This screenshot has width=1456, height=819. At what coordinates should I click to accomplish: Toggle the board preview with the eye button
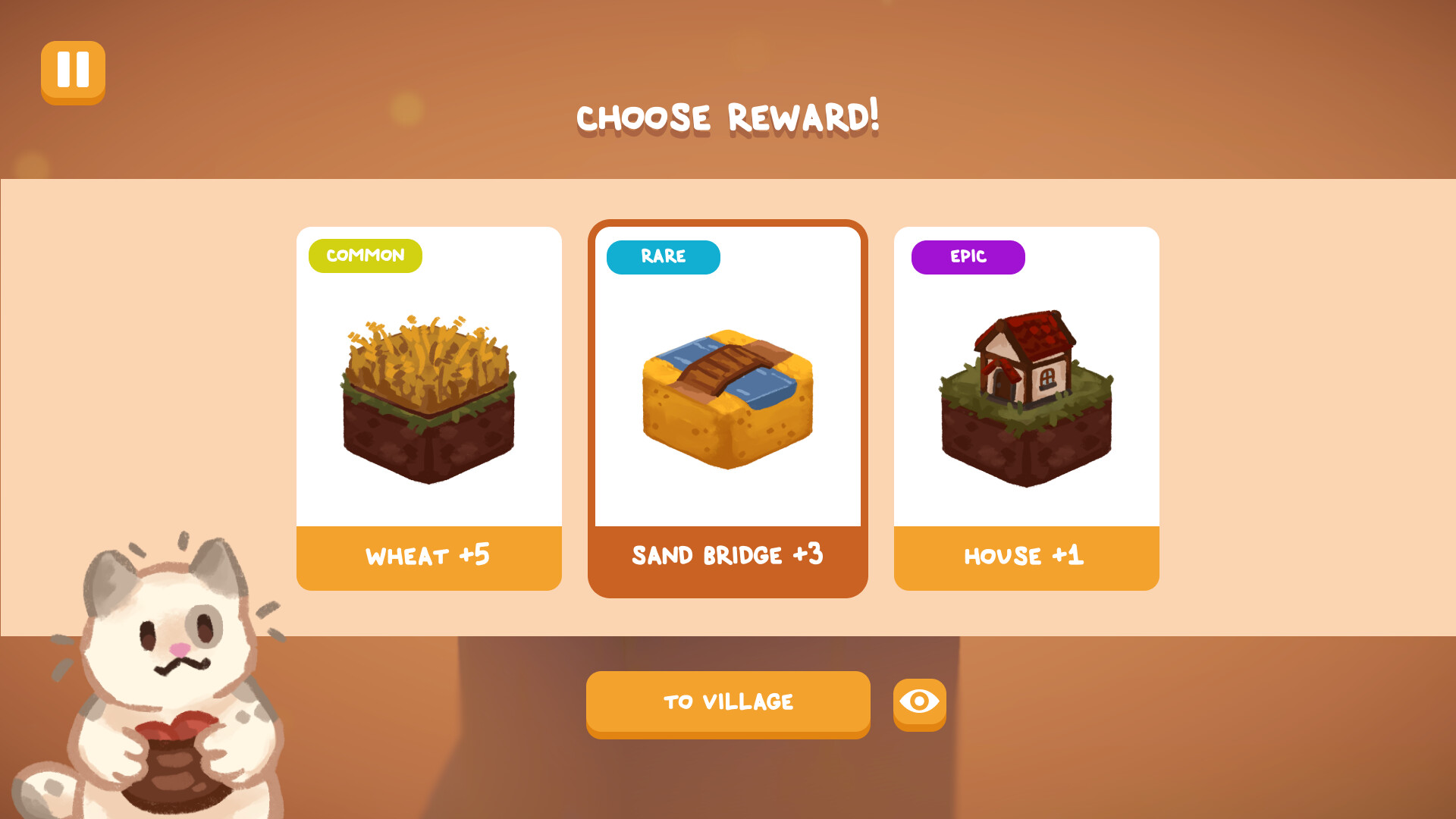(918, 703)
